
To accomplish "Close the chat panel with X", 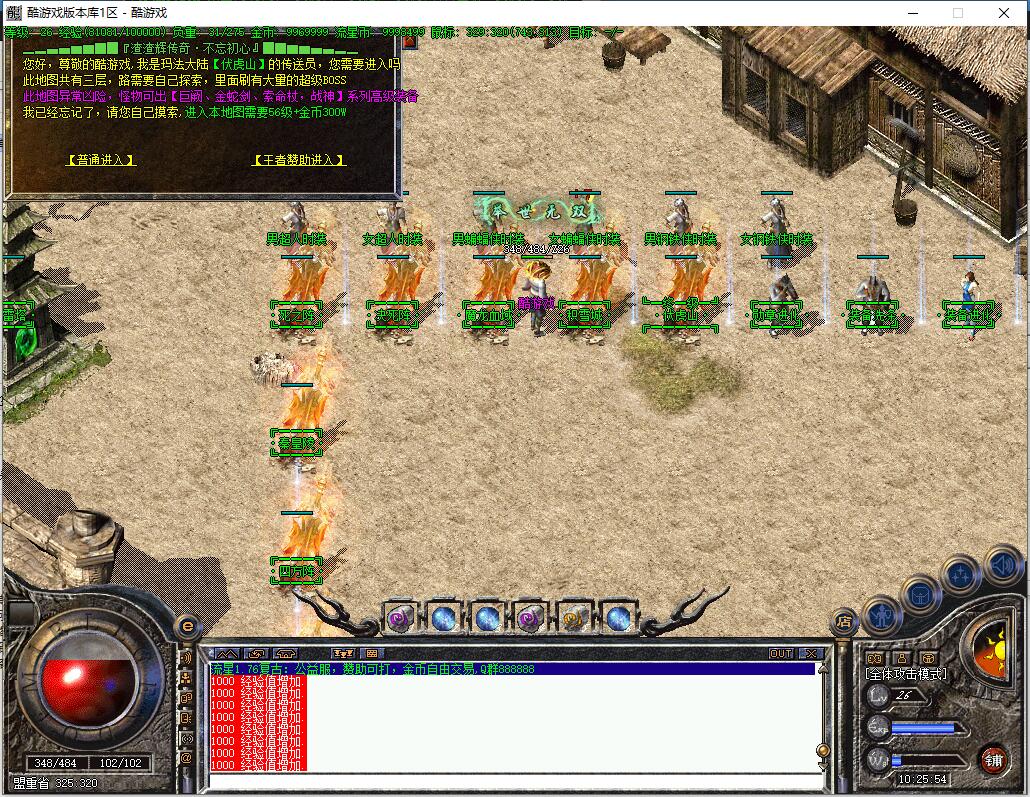I will (x=811, y=653).
